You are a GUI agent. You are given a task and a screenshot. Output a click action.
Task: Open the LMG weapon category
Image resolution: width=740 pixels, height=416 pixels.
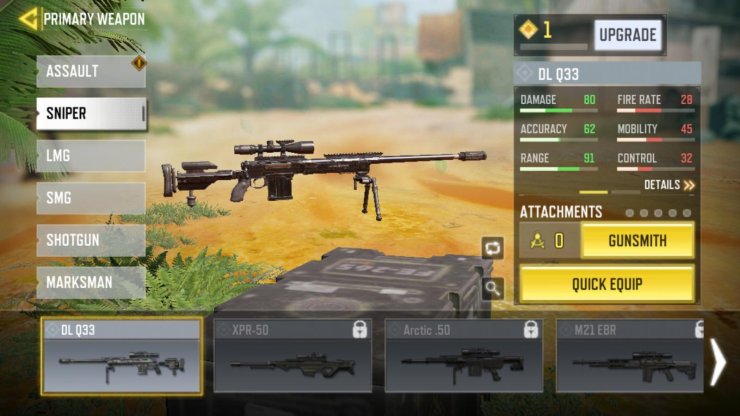click(x=90, y=156)
